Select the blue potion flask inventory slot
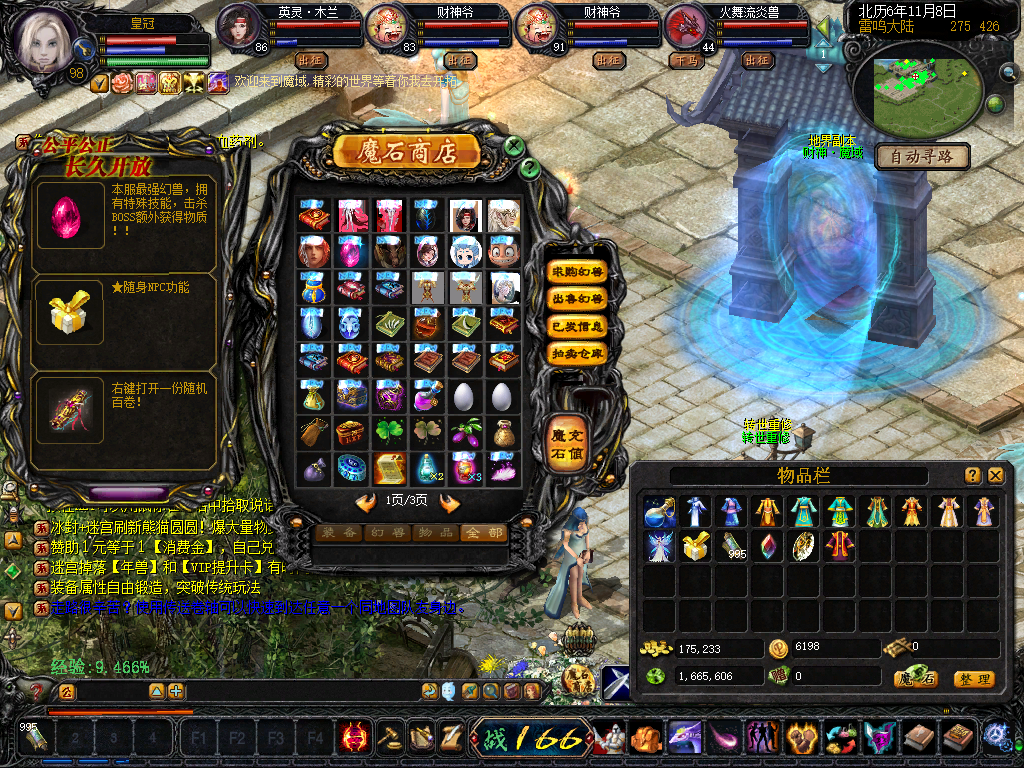Viewport: 1024px width, 768px height. pyautogui.click(x=659, y=512)
